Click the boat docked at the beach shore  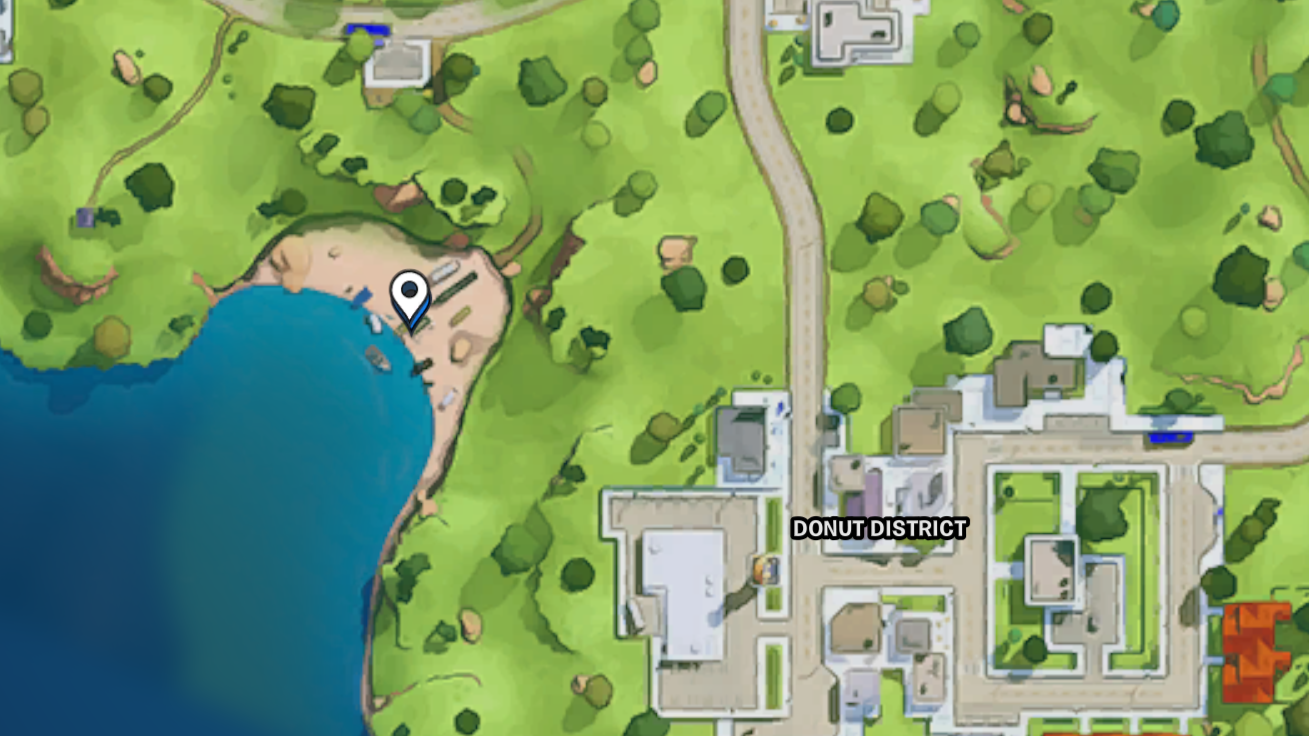(377, 357)
